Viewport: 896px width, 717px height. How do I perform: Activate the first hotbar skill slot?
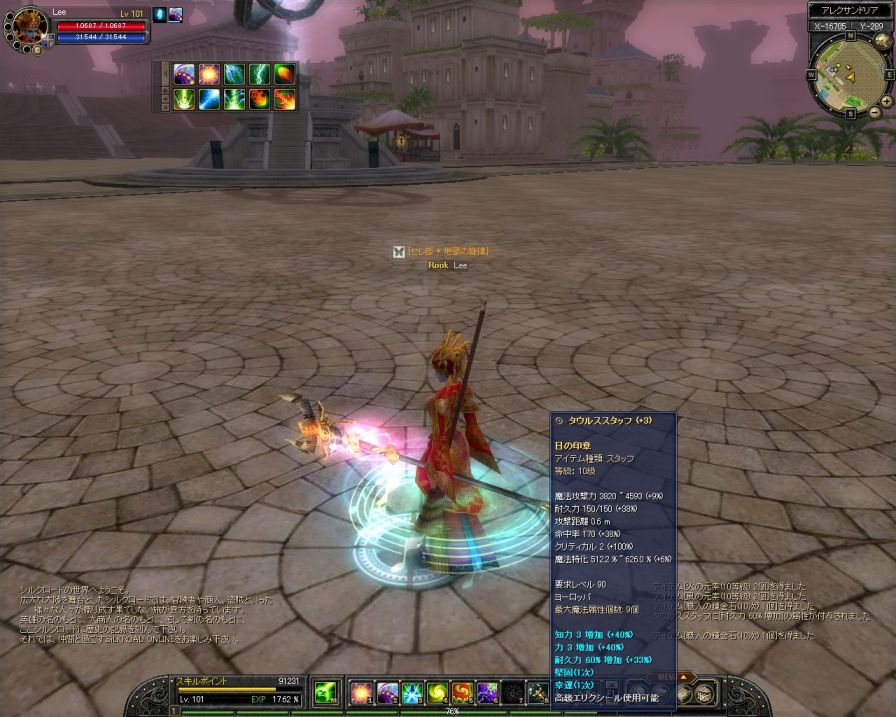[360, 692]
